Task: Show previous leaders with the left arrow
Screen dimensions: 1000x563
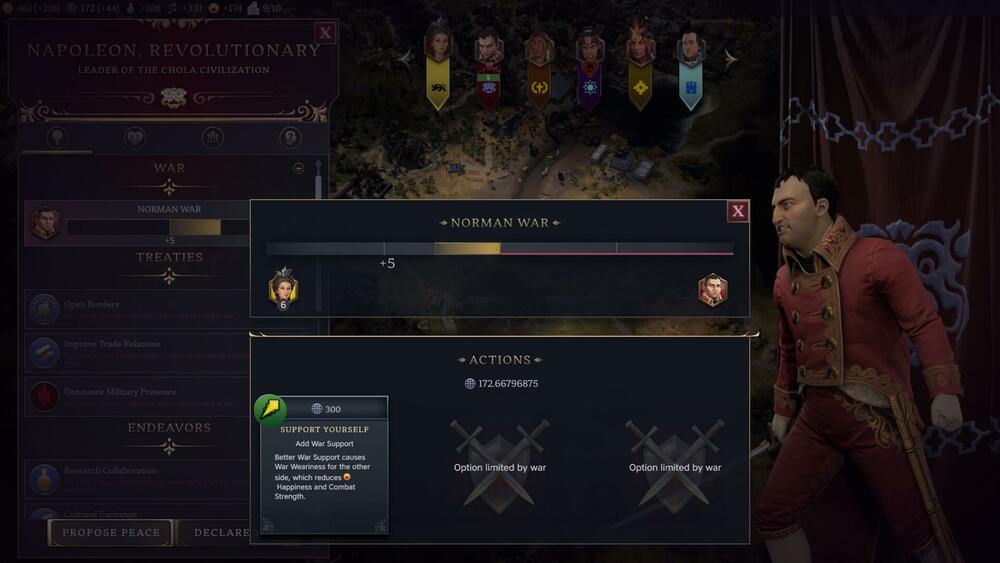Action: click(x=406, y=59)
